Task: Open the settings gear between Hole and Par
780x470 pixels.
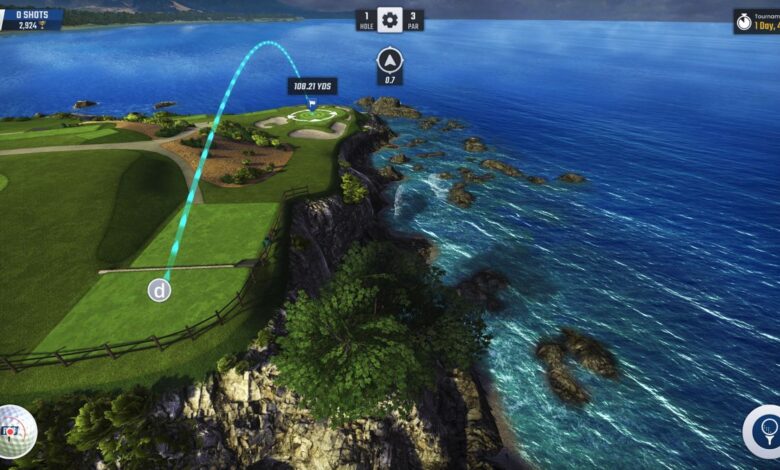Action: pyautogui.click(x=389, y=20)
